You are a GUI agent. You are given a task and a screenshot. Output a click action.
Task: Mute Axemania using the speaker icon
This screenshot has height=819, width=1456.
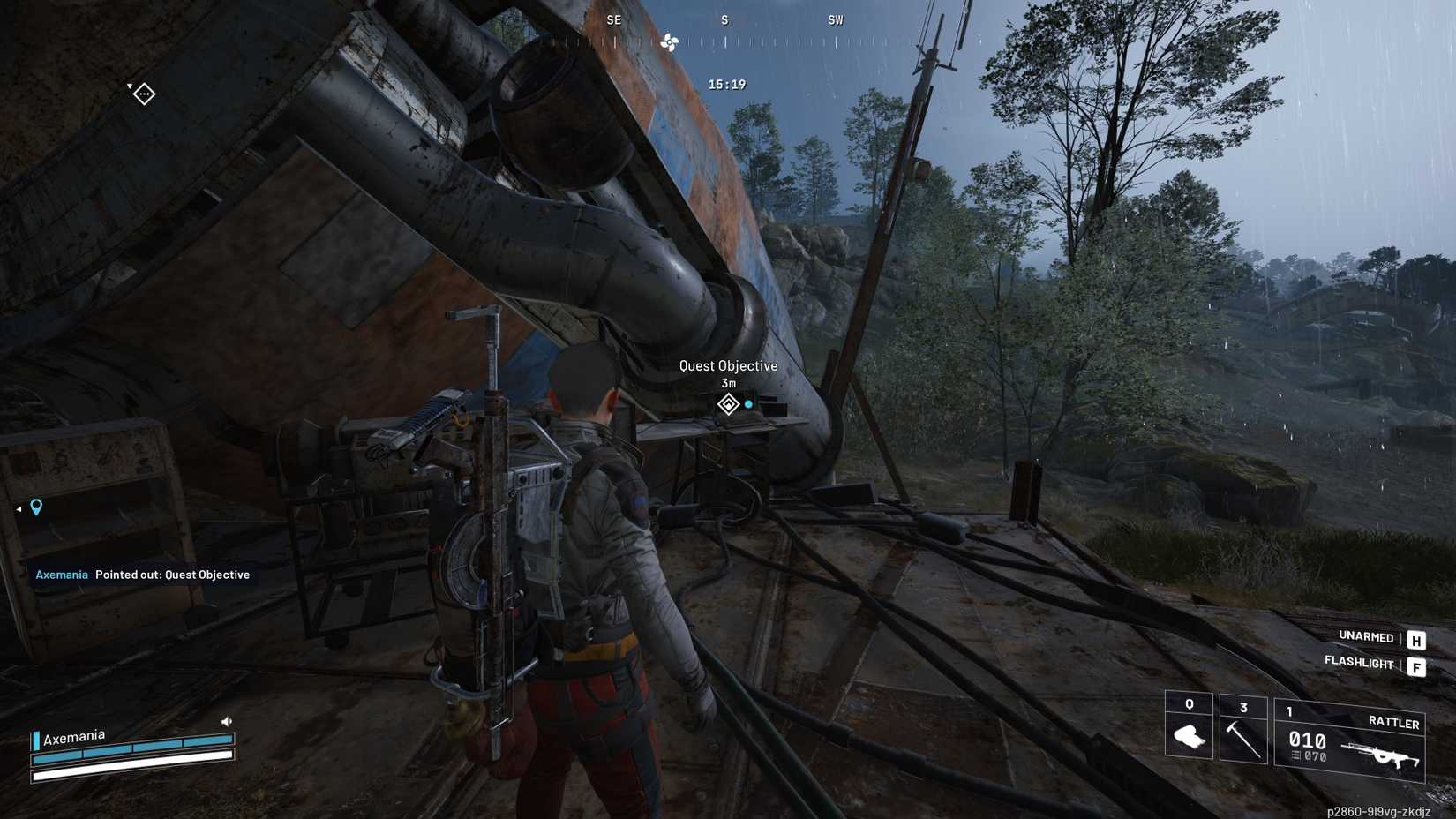coord(227,720)
